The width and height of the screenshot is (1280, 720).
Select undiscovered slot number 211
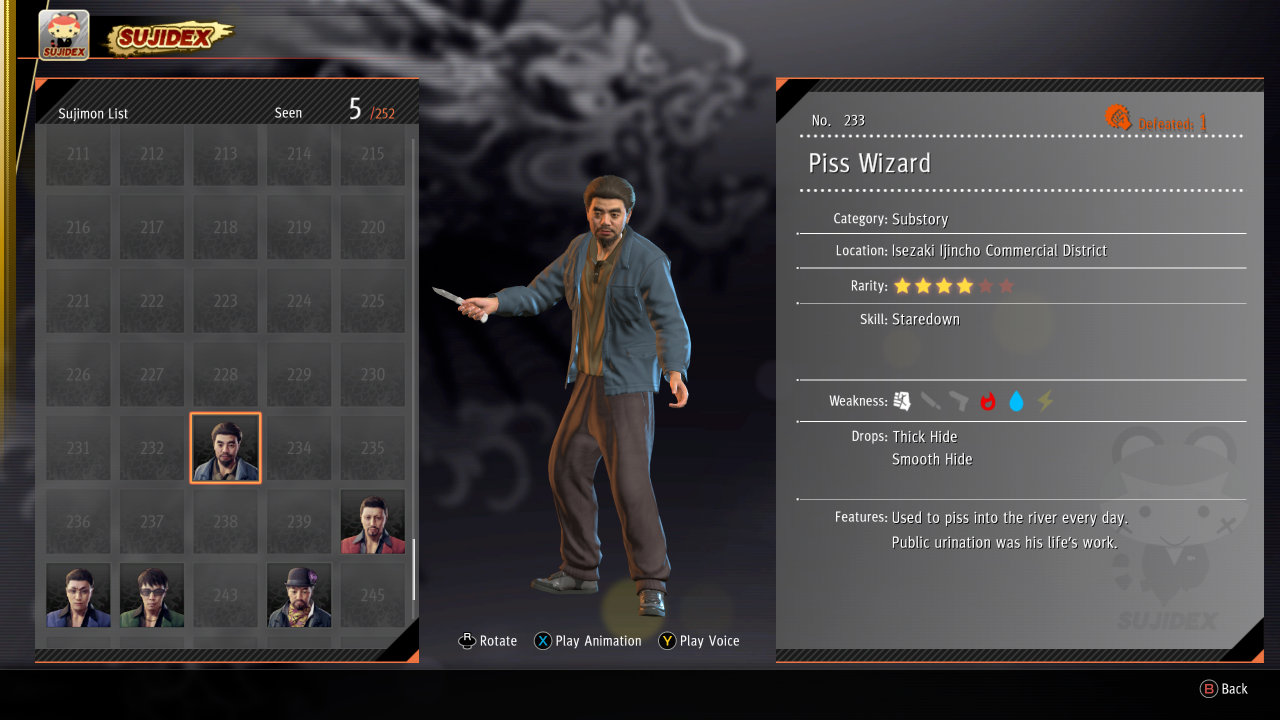click(x=78, y=154)
